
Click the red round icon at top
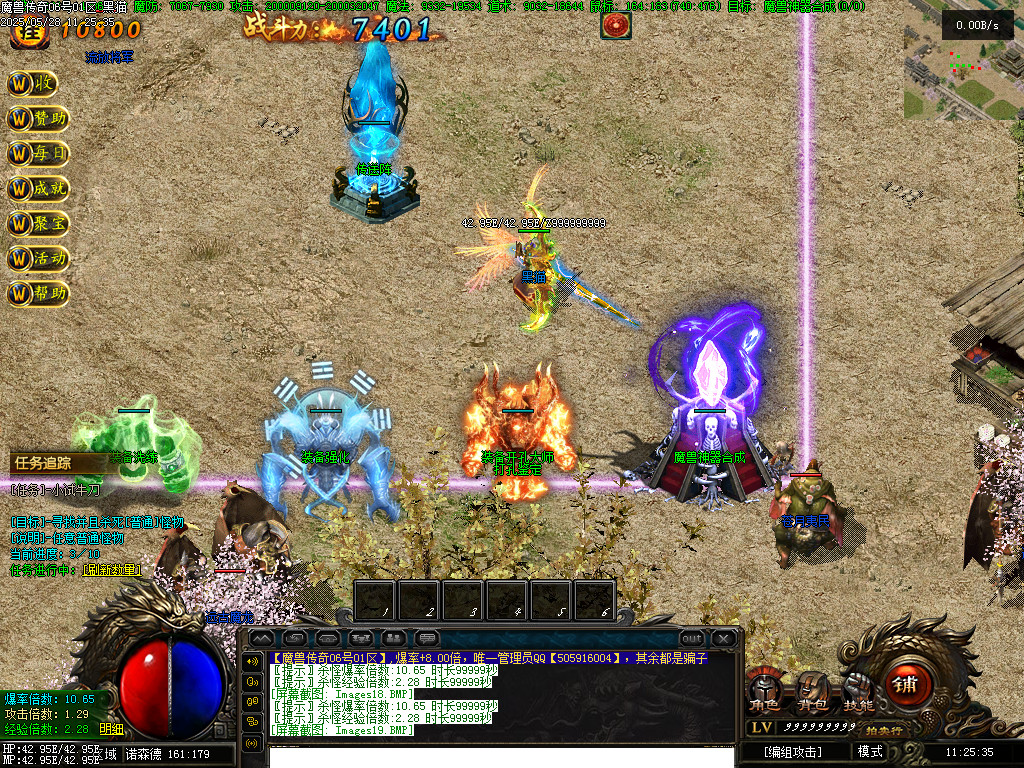[615, 25]
